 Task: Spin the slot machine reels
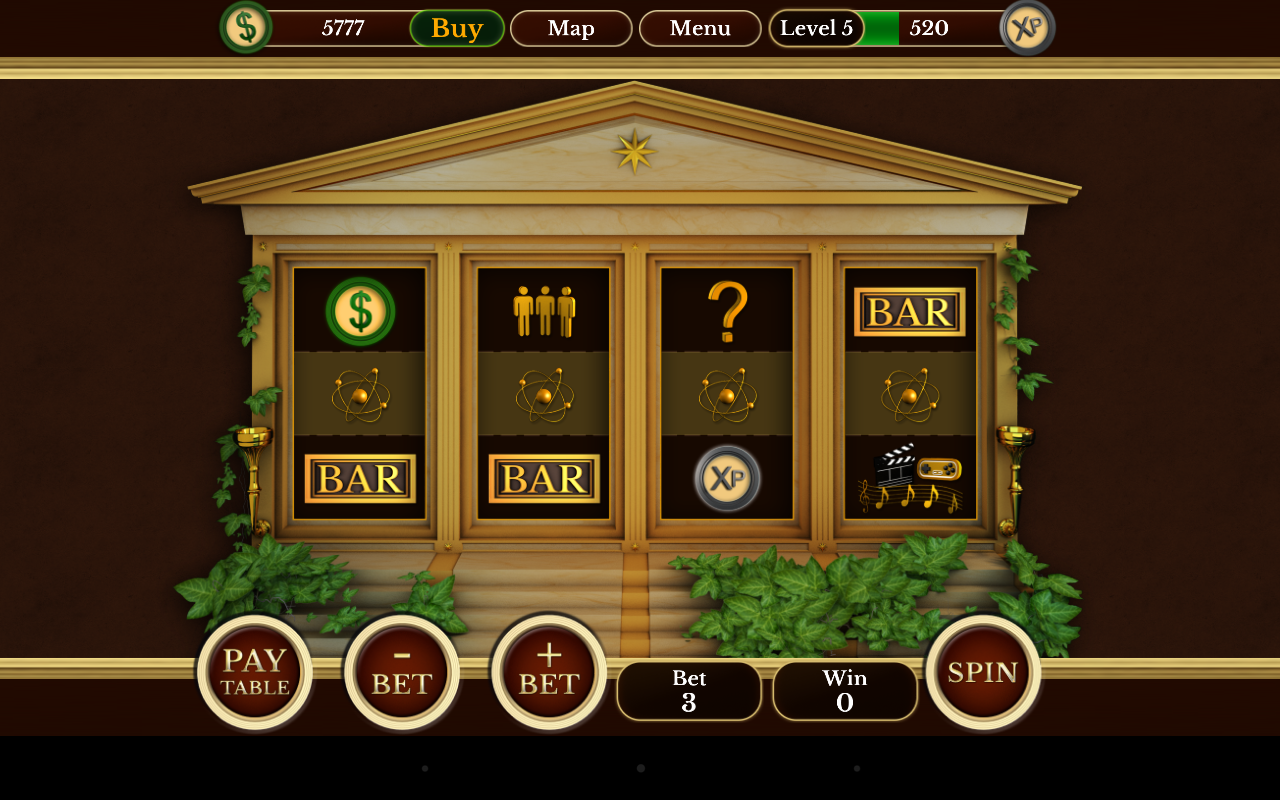pyautogui.click(x=983, y=673)
